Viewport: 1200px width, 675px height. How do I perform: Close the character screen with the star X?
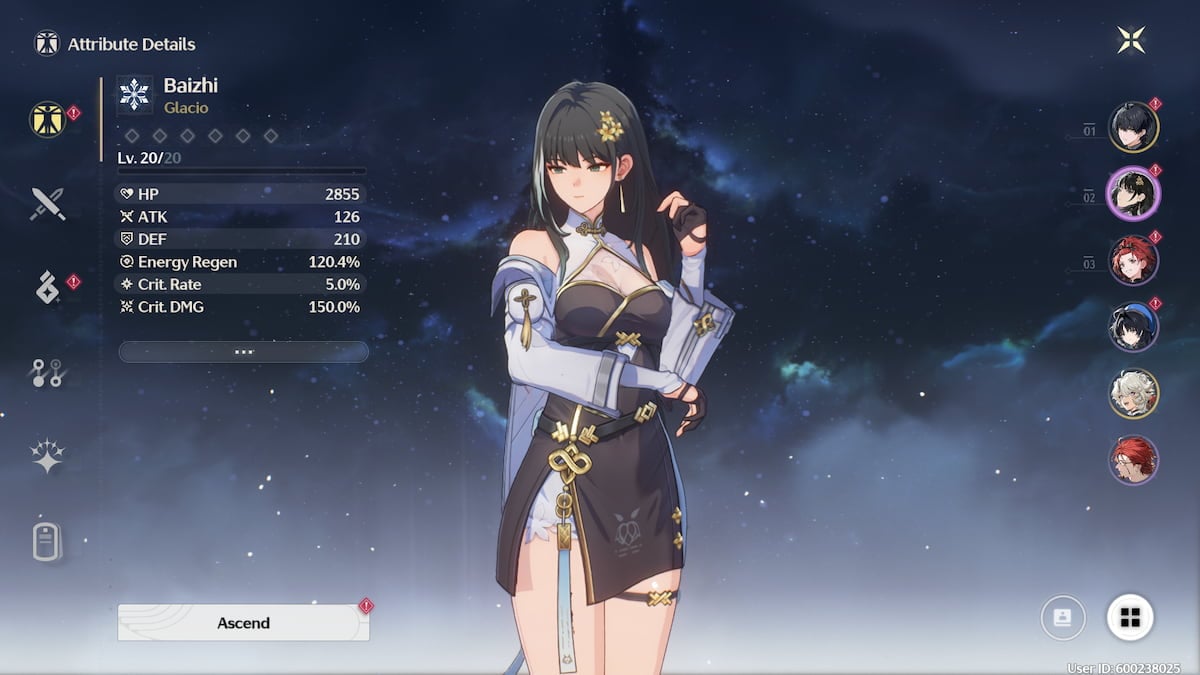(1131, 41)
